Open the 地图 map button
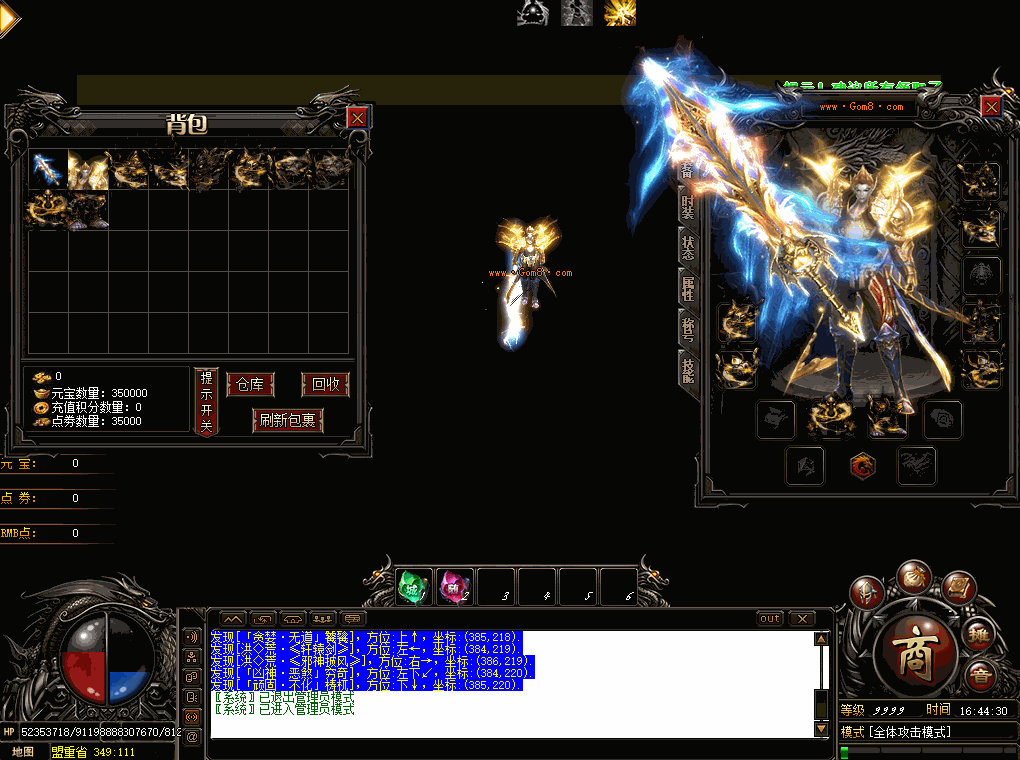Screen dimensions: 1020x760 pos(22,751)
